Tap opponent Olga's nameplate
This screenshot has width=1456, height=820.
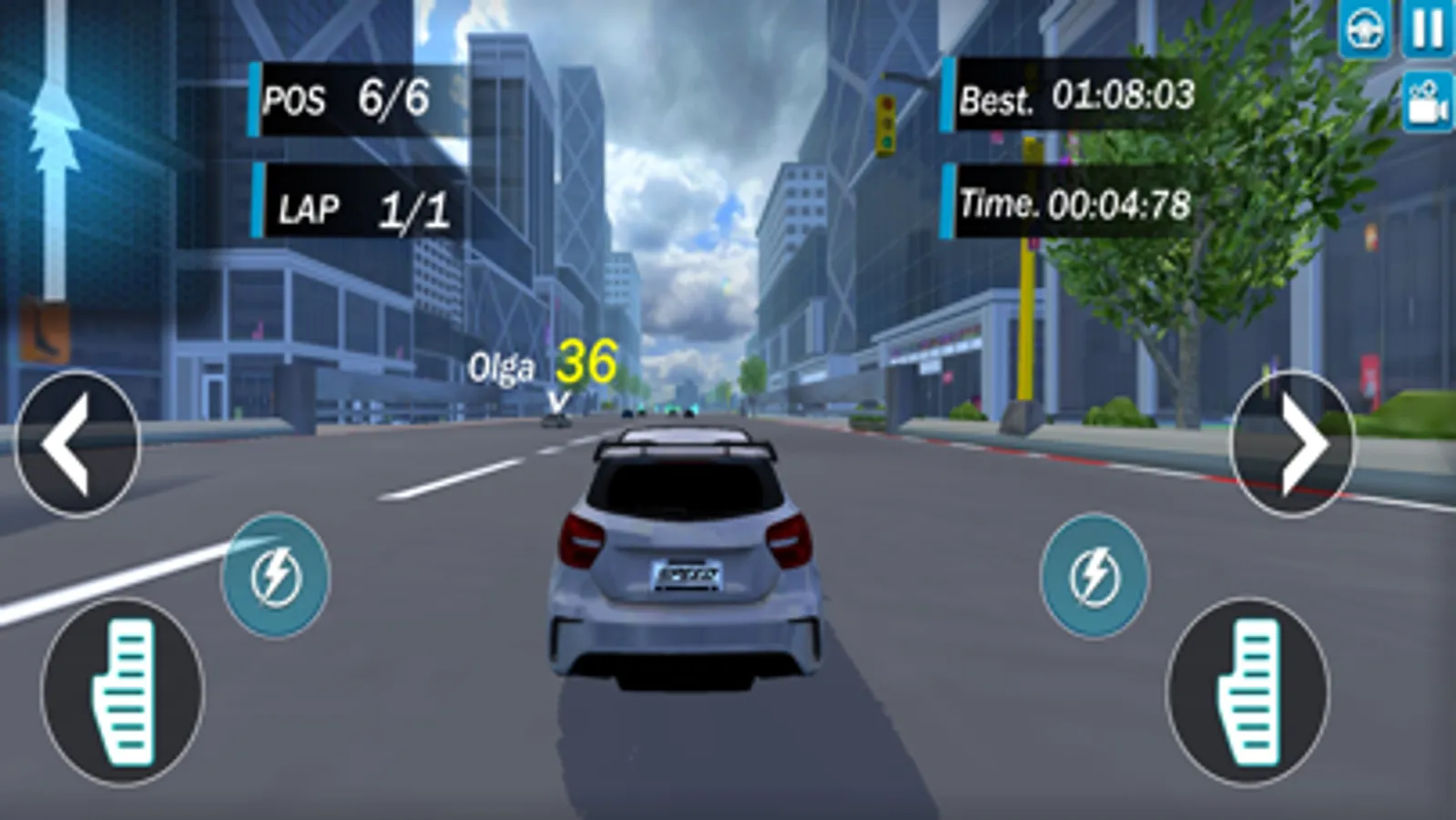pyautogui.click(x=502, y=367)
